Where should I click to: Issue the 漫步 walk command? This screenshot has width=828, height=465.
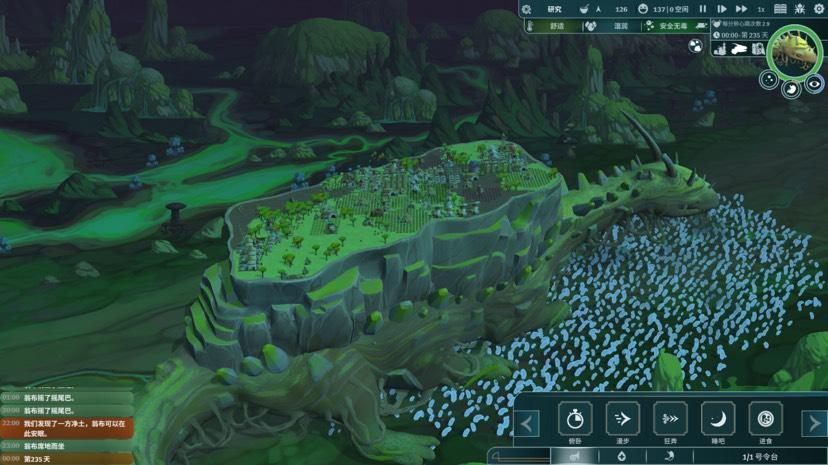tap(622, 418)
